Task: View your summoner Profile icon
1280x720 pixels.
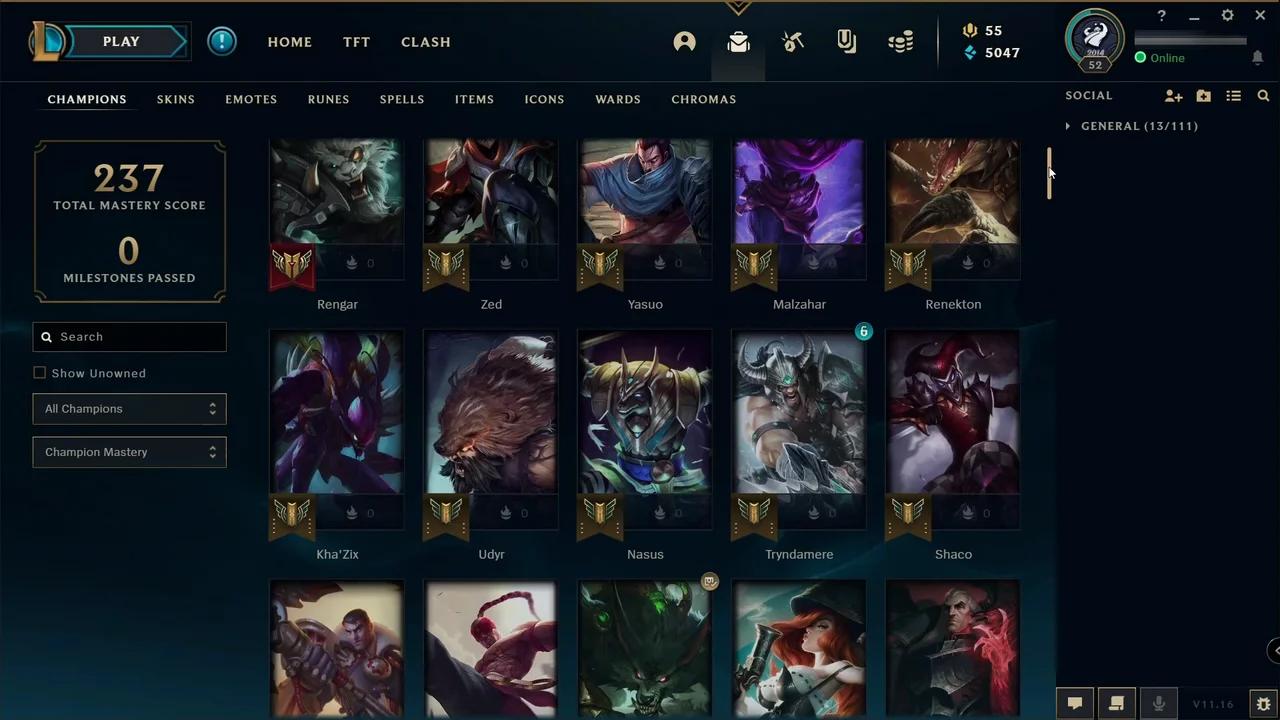Action: 684,41
